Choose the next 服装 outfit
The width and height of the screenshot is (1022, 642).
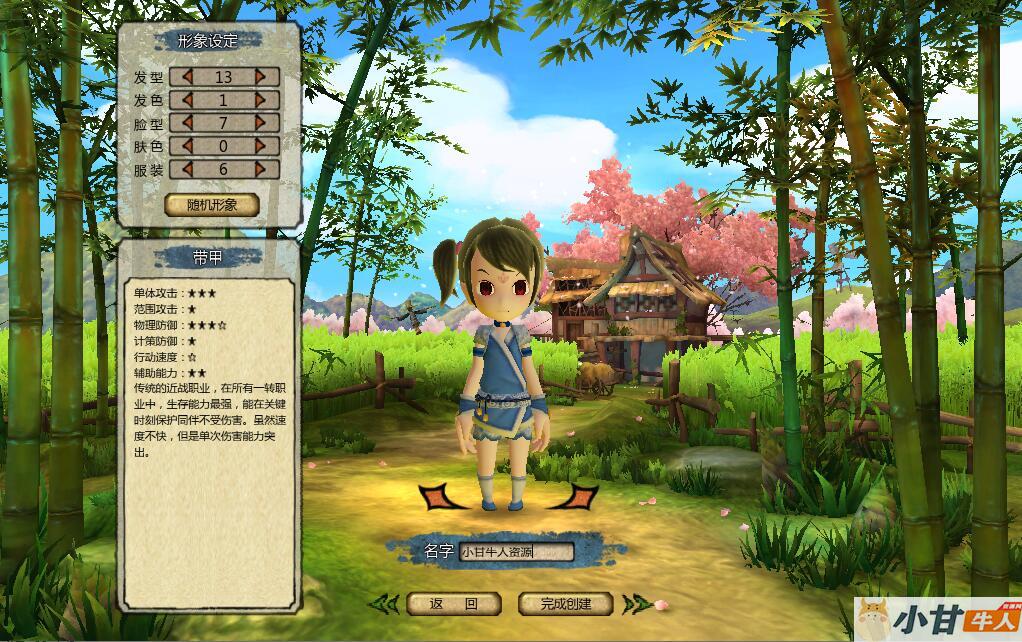(x=261, y=169)
